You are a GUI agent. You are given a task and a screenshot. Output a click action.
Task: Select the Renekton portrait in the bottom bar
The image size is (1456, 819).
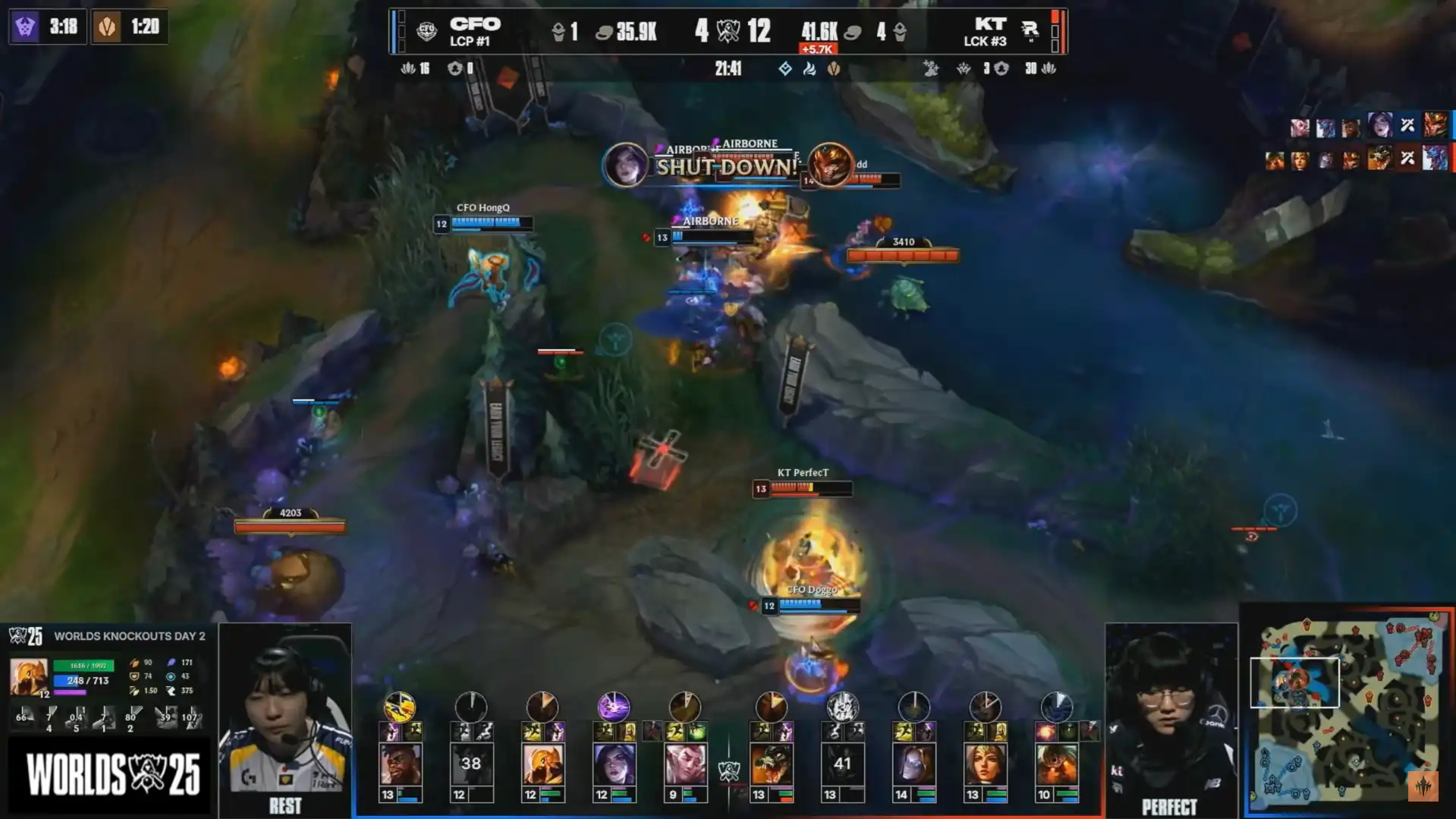[x=771, y=764]
